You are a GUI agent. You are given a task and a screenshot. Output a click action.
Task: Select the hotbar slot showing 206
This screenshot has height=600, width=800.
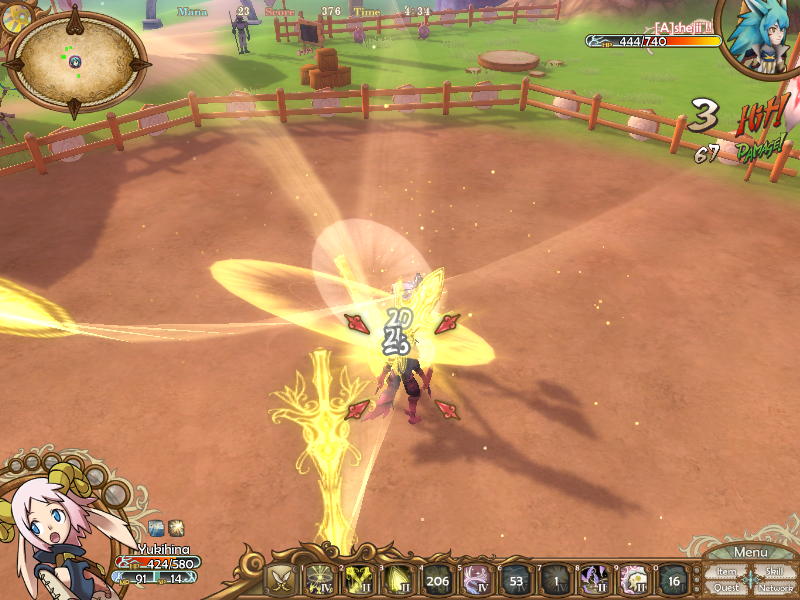click(437, 579)
